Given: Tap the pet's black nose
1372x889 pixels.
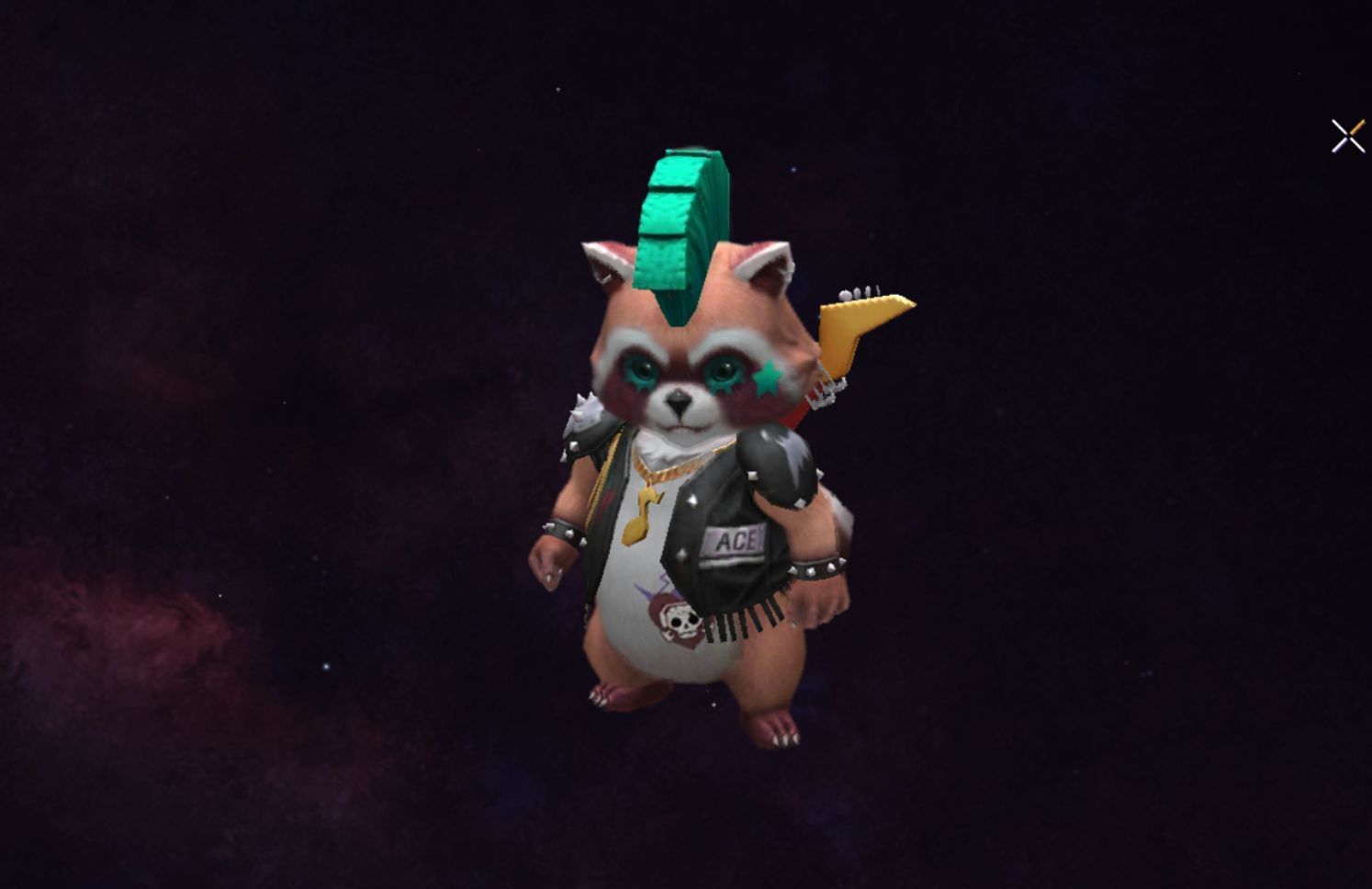Looking at the screenshot, I should 678,401.
